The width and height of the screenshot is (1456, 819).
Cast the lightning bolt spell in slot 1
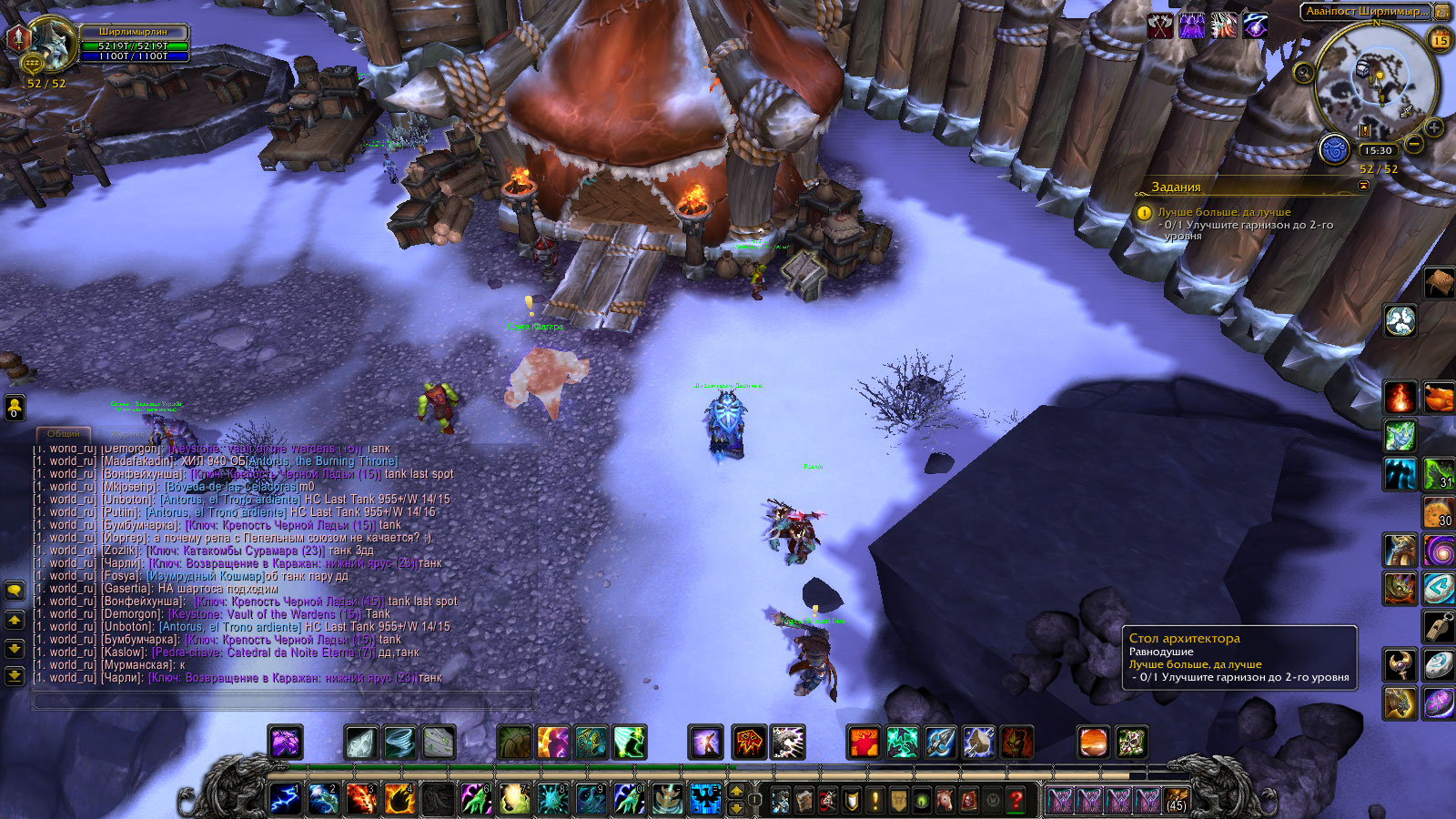tap(285, 799)
